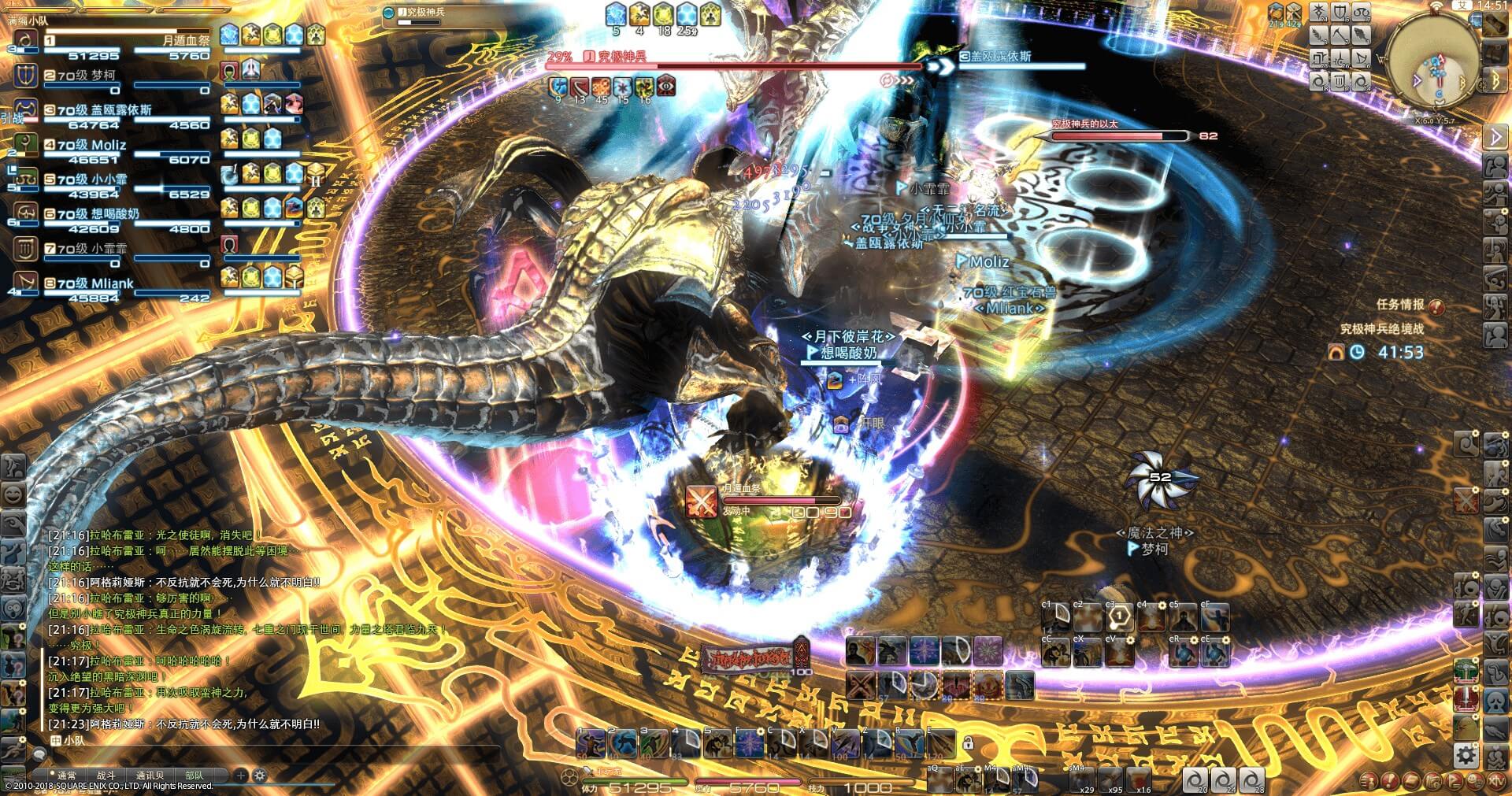Image resolution: width=1512 pixels, height=796 pixels.
Task: Open the 通讯贝 chat tab
Action: [150, 776]
